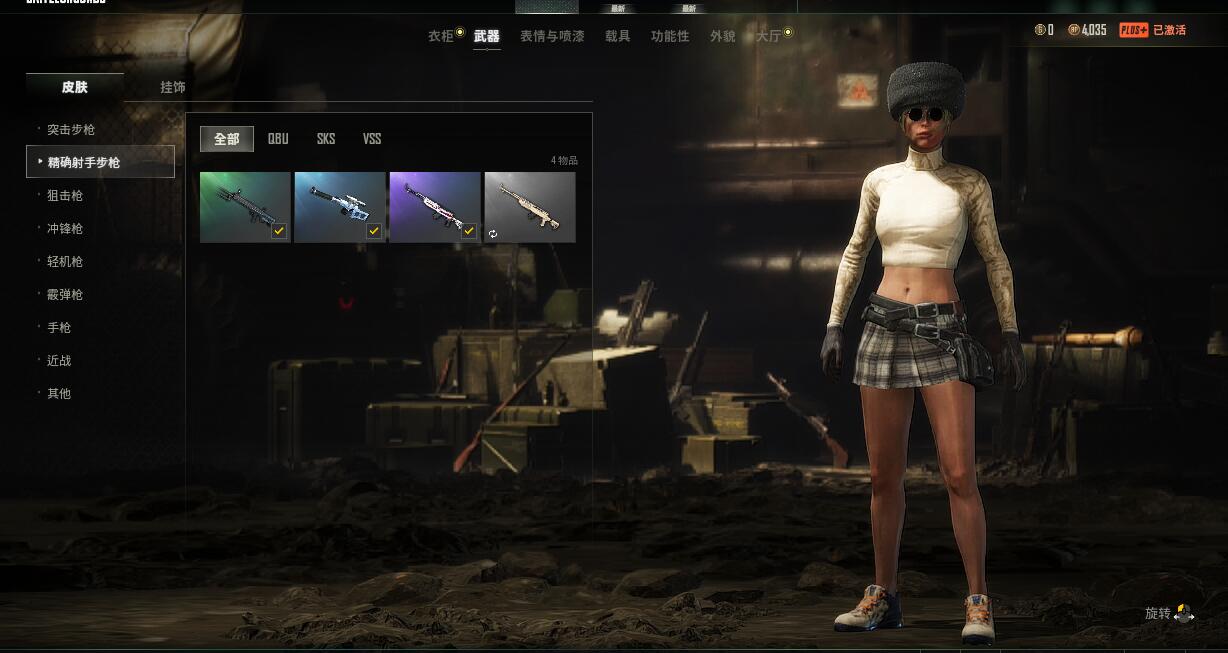1228x653 pixels.
Task: Open the 载具 vehicles tab
Action: pos(618,36)
